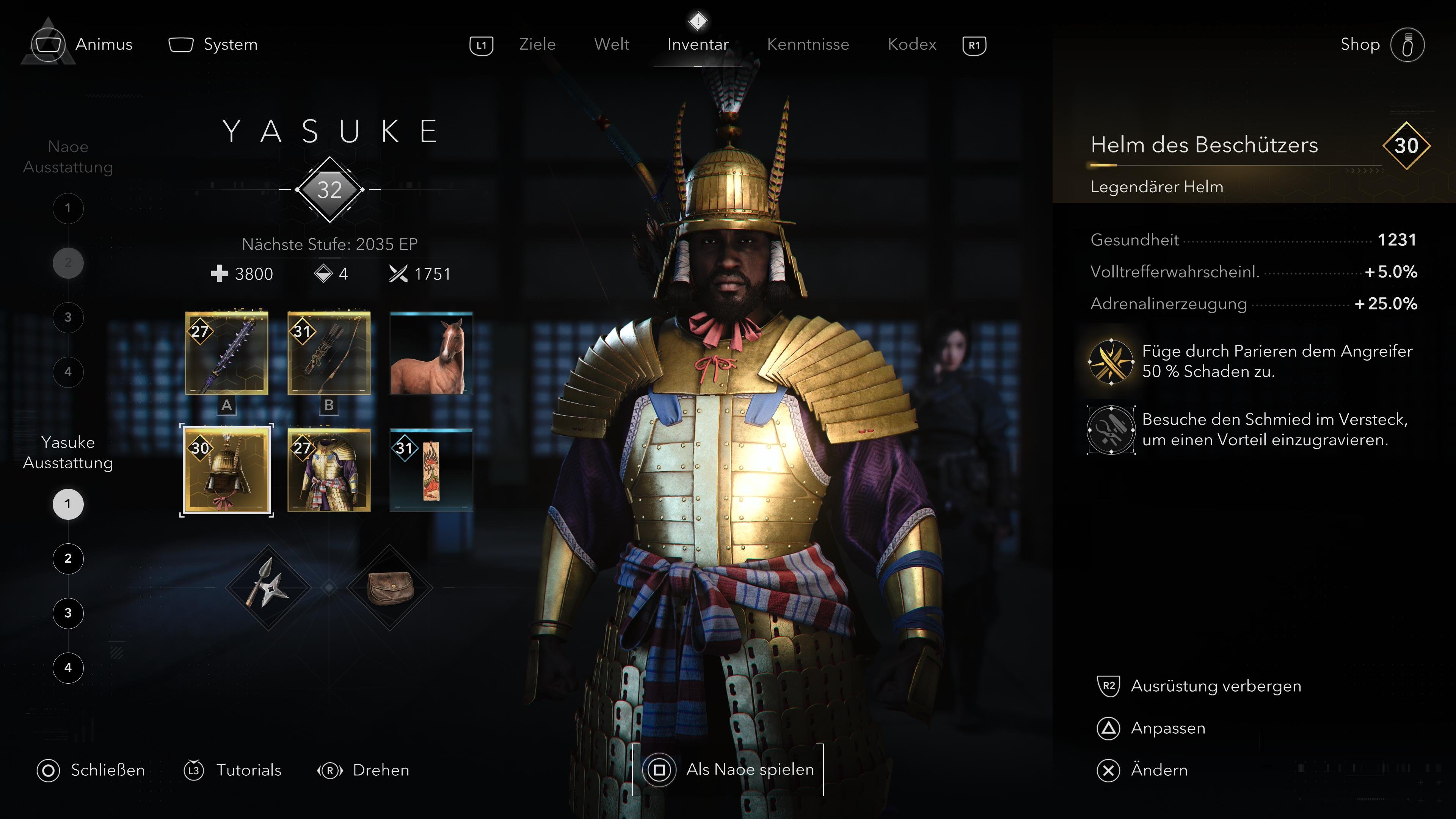Open the Kodex menu entry
1456x819 pixels.
coord(911,44)
